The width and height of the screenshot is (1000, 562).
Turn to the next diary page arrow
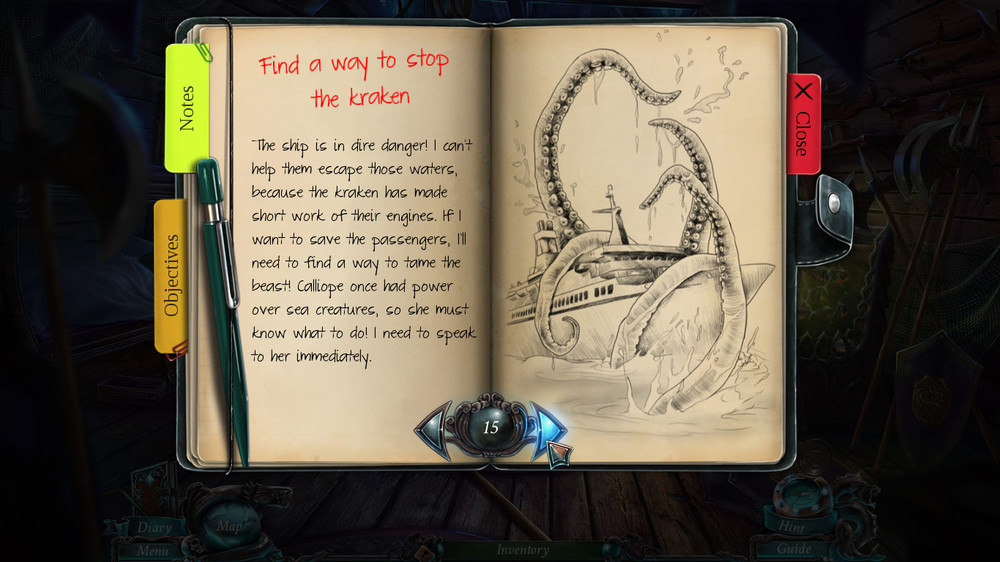tap(546, 427)
